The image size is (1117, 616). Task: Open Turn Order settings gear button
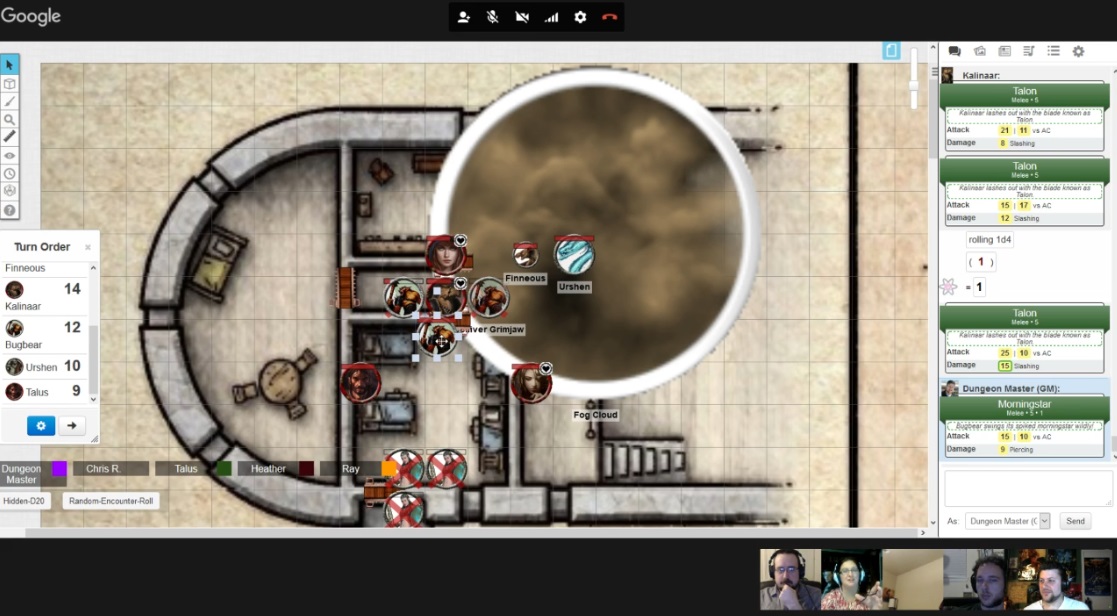41,425
